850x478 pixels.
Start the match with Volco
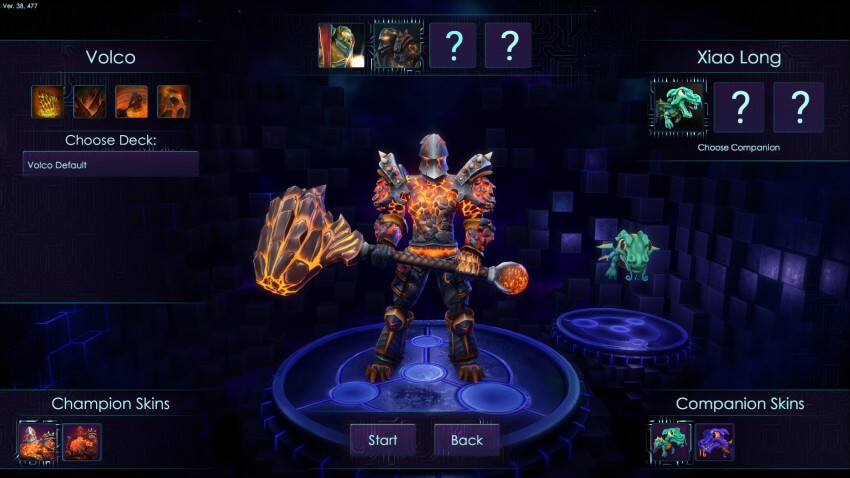(382, 440)
